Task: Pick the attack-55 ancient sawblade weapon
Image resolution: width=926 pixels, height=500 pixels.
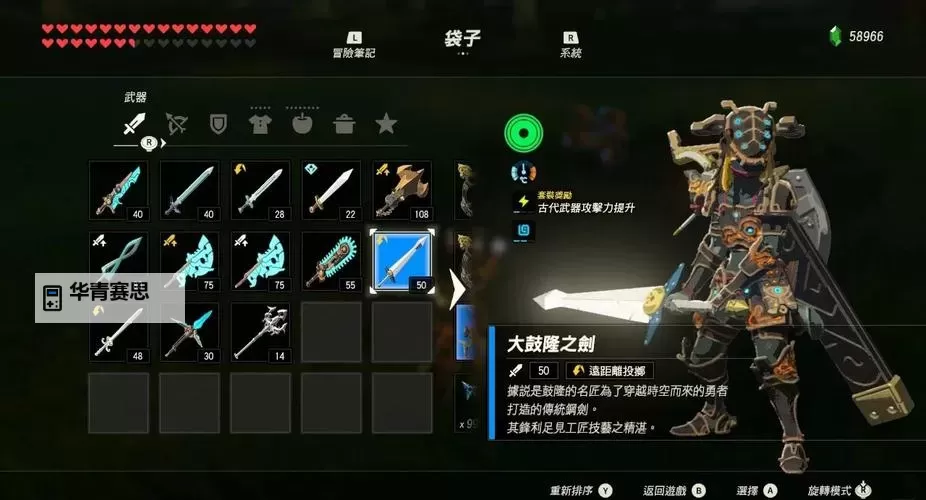Action: point(331,261)
